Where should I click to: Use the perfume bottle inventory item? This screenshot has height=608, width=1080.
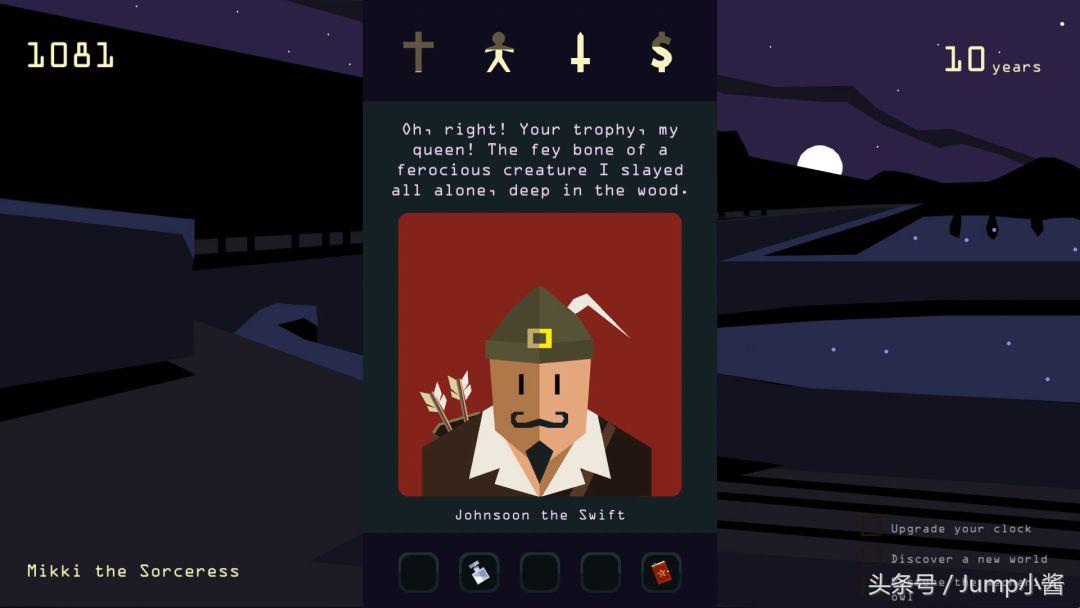479,572
